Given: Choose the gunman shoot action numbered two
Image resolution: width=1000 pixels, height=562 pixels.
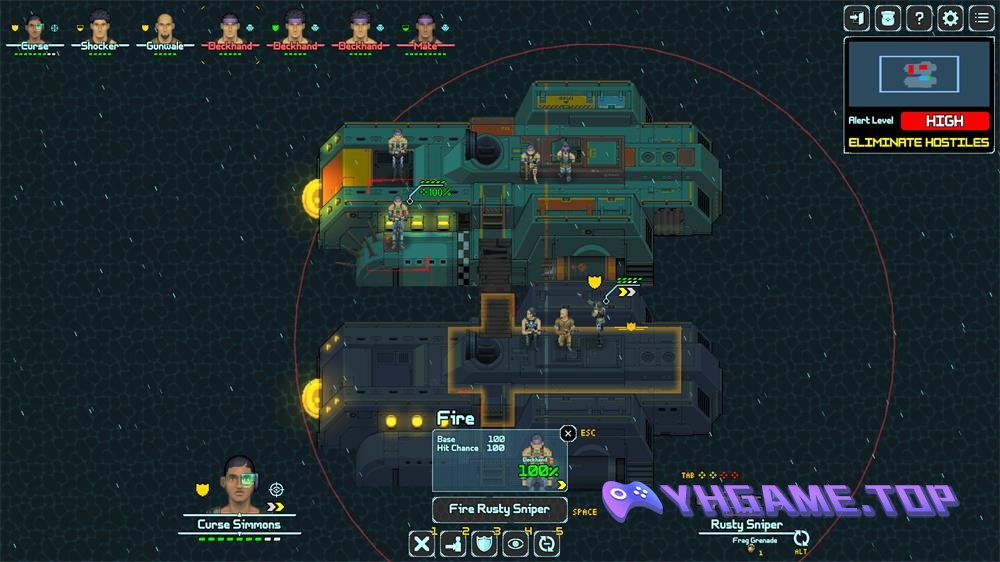Looking at the screenshot, I should [453, 544].
